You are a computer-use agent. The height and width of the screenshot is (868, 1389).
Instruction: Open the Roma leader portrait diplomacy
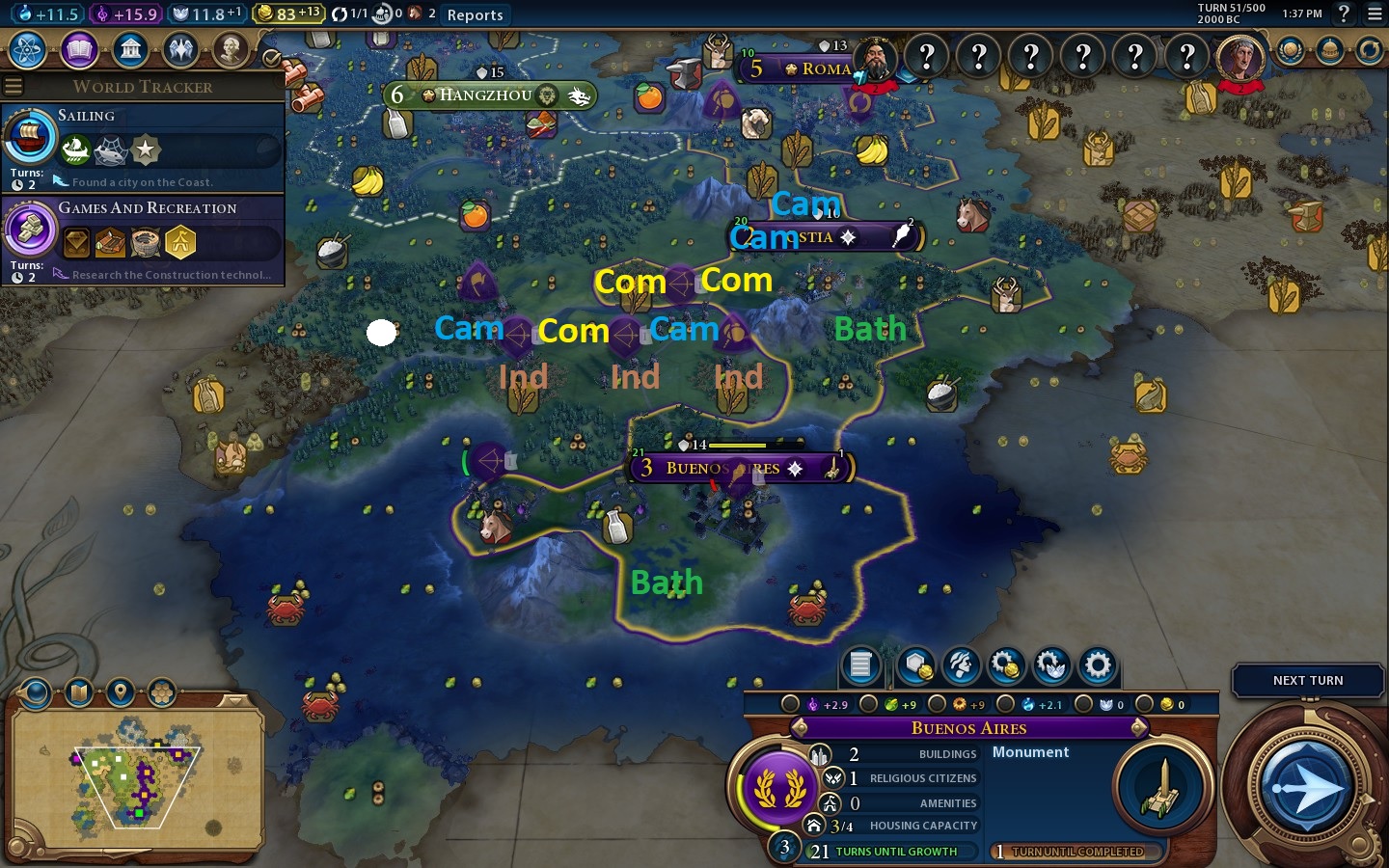876,60
